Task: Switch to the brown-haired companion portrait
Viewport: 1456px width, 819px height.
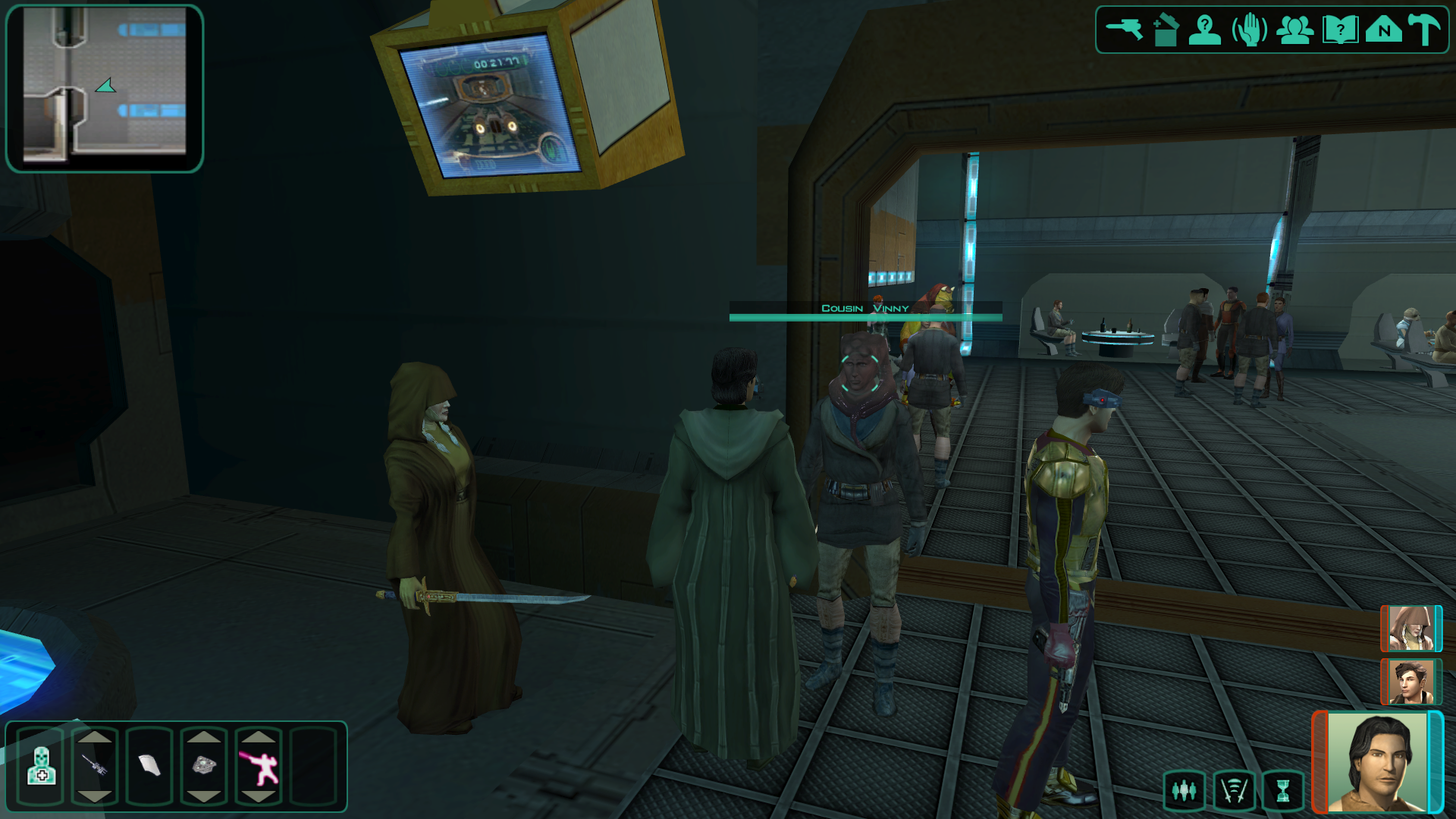Action: (x=1410, y=682)
